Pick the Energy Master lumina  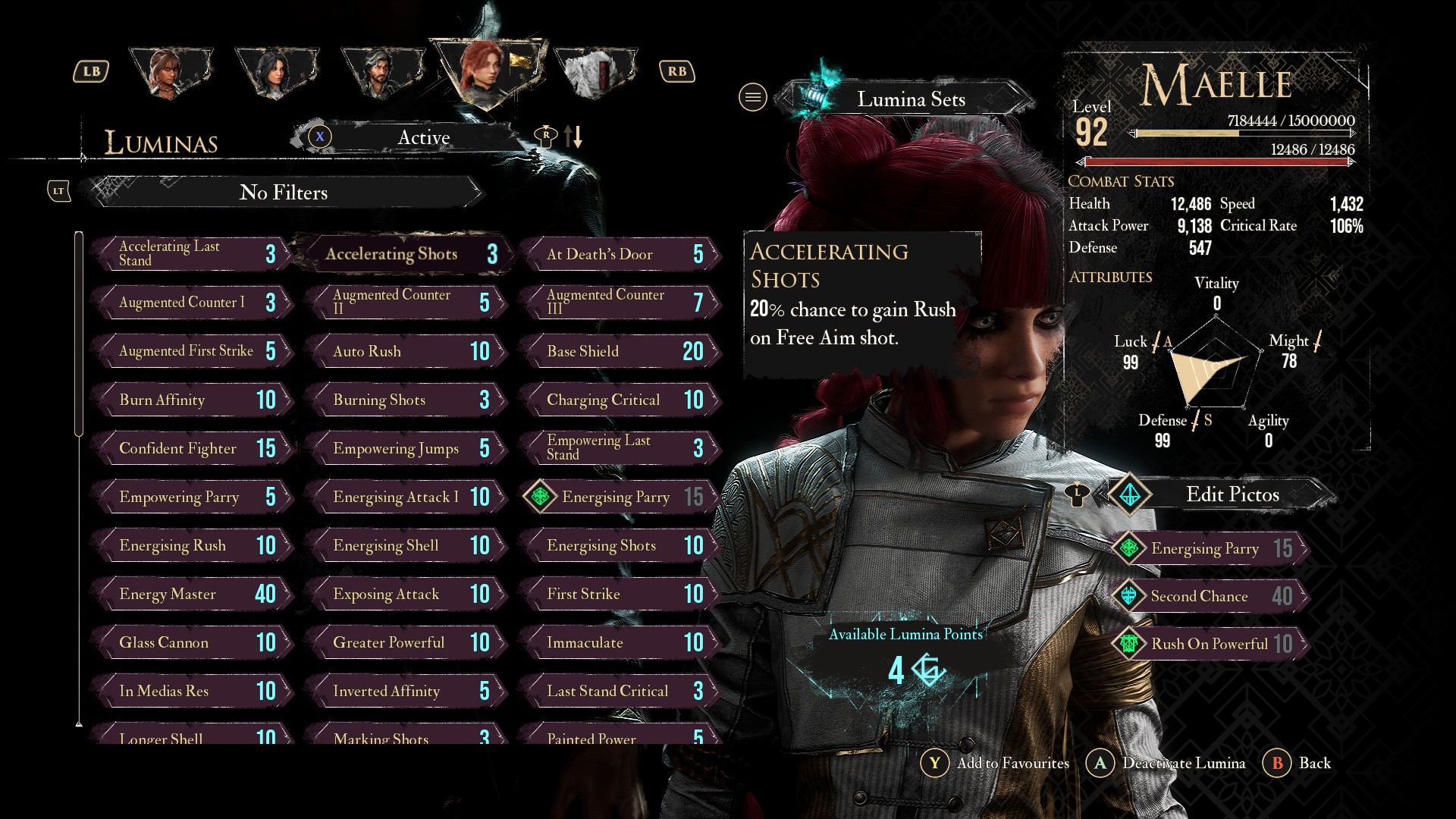192,594
